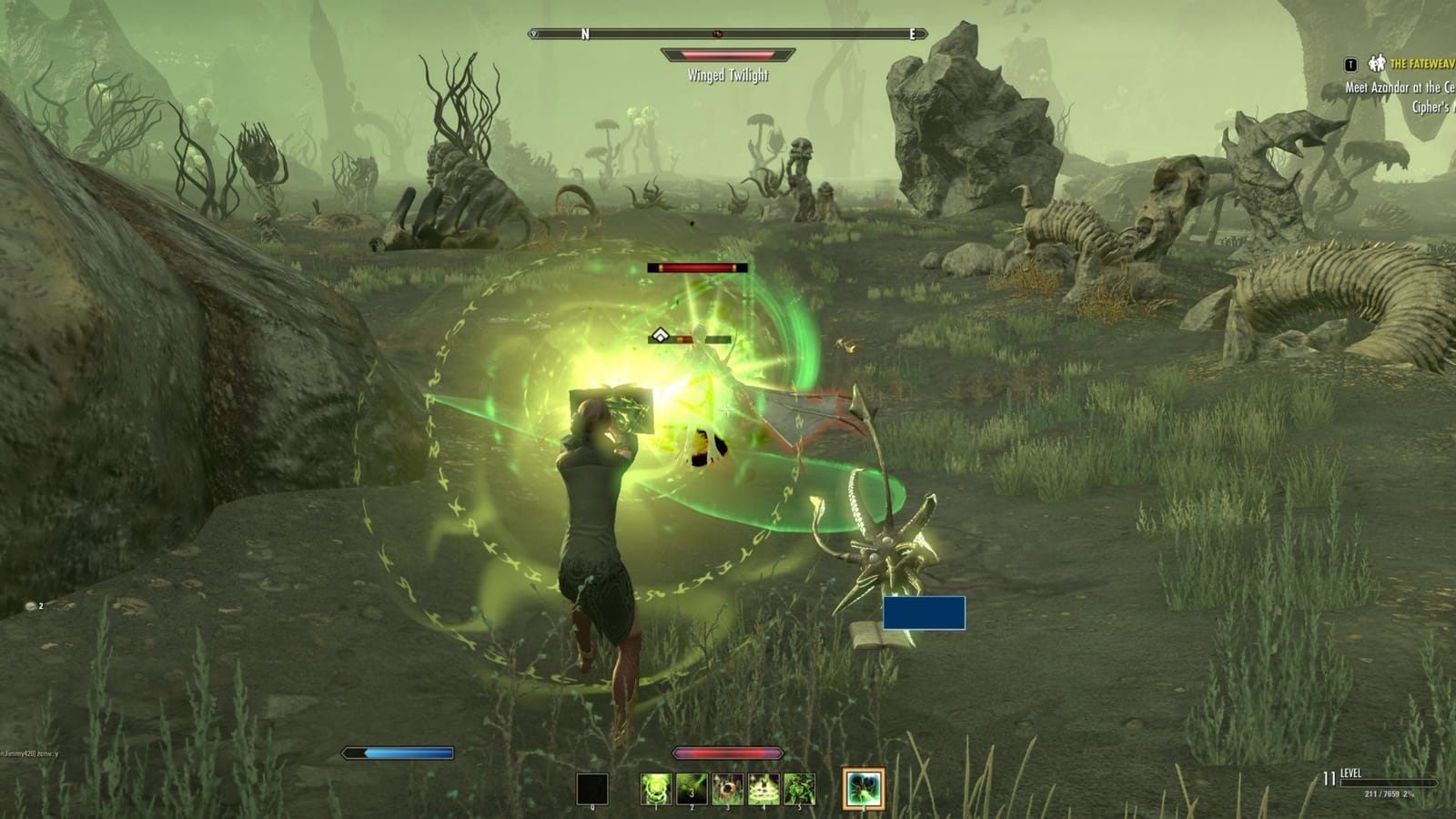This screenshot has width=1456, height=819.
Task: Click the player name in the chat line
Action: 20,753
